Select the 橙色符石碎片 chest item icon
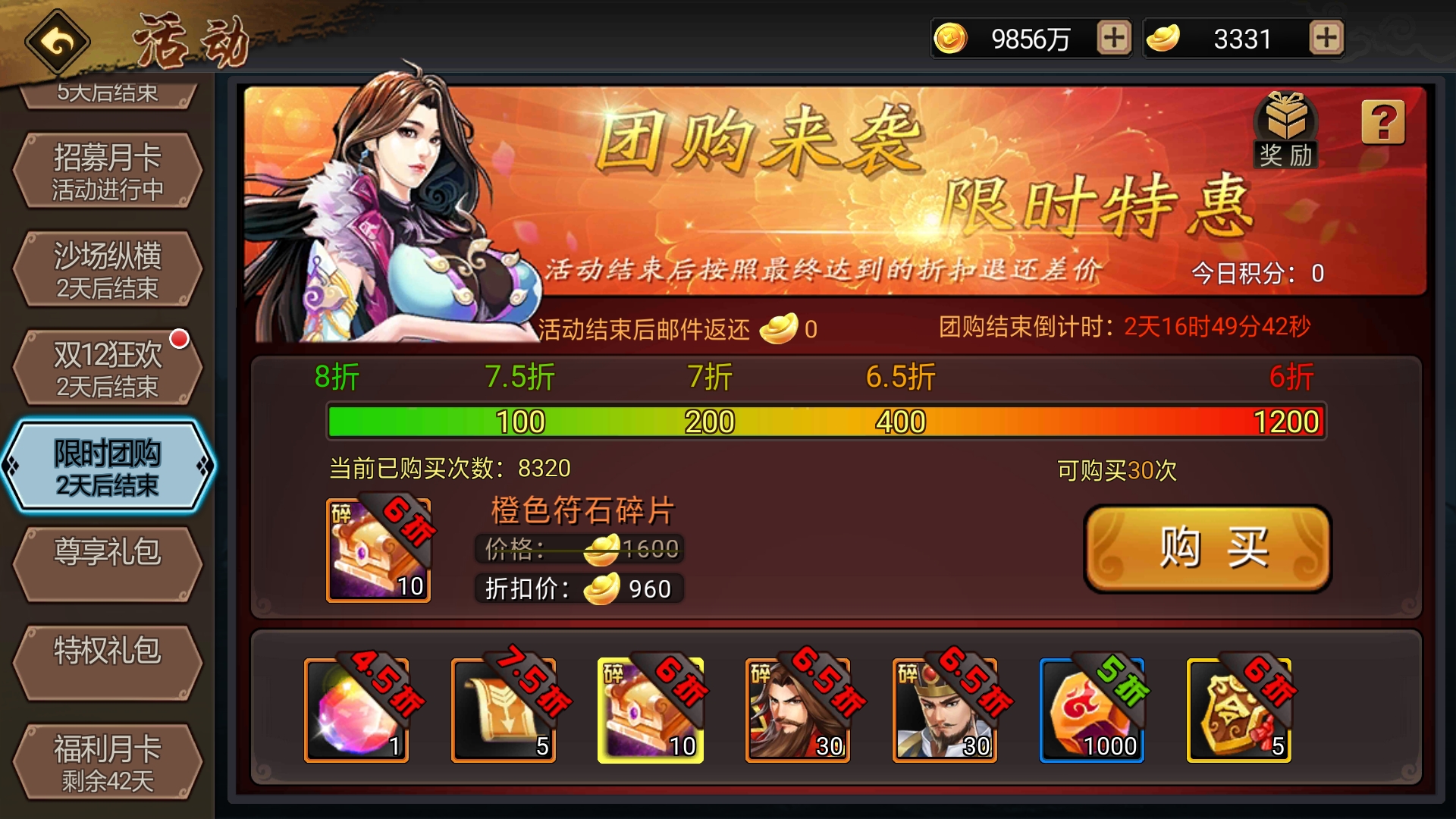 tap(377, 550)
